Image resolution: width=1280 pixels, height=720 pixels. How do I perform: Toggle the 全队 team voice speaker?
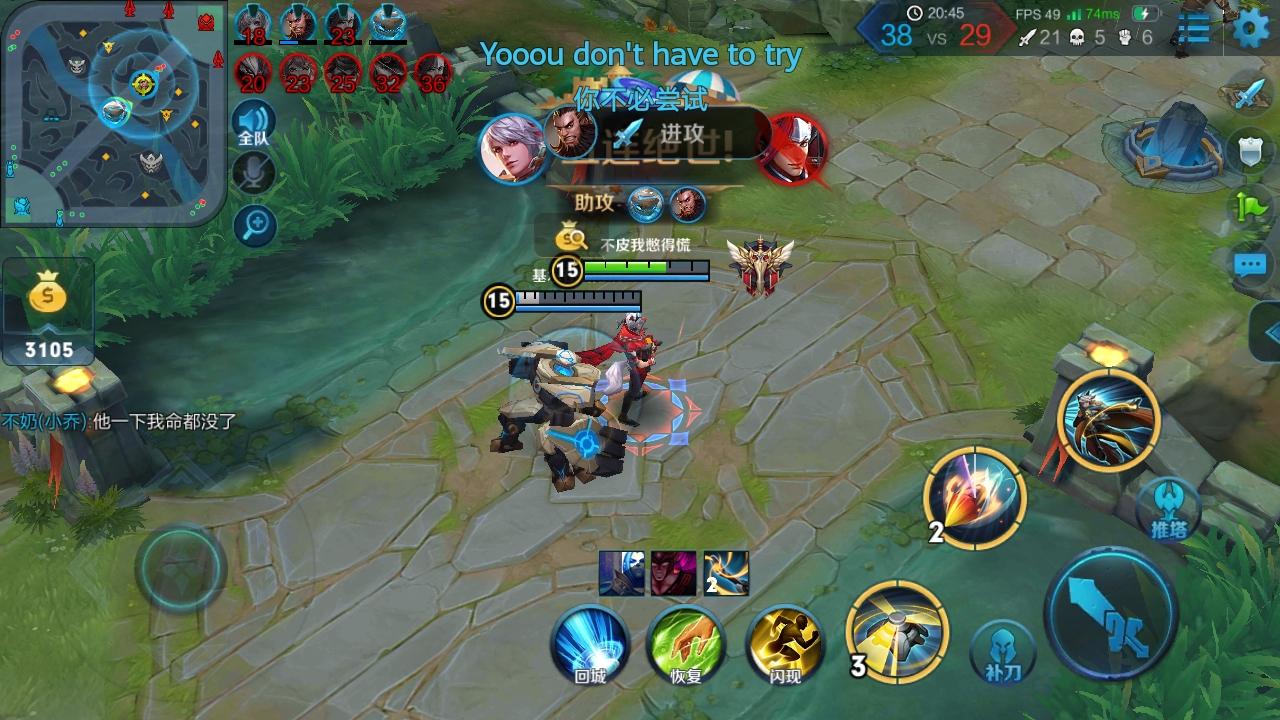click(254, 125)
